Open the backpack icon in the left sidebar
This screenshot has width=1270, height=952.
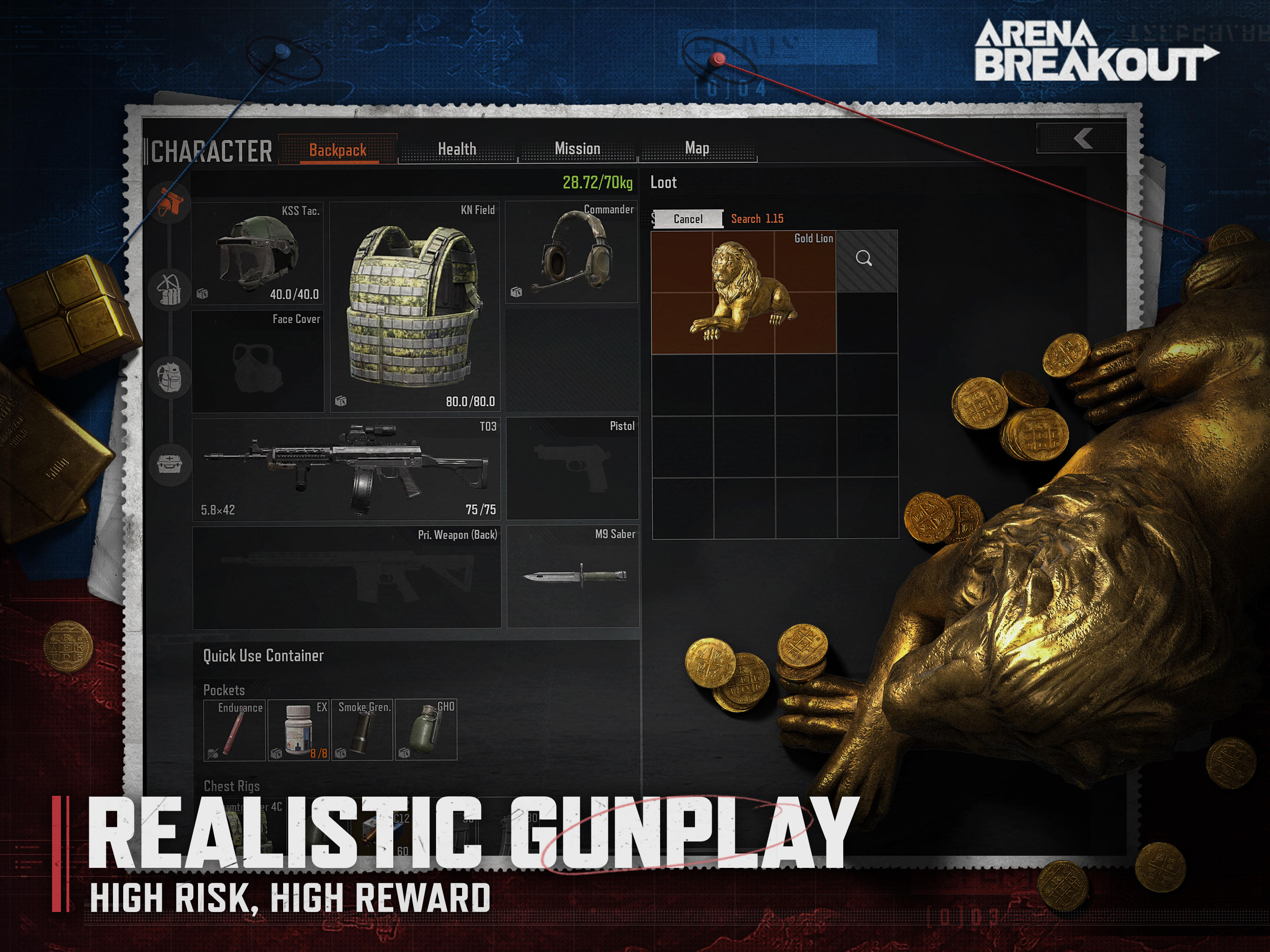click(x=169, y=379)
